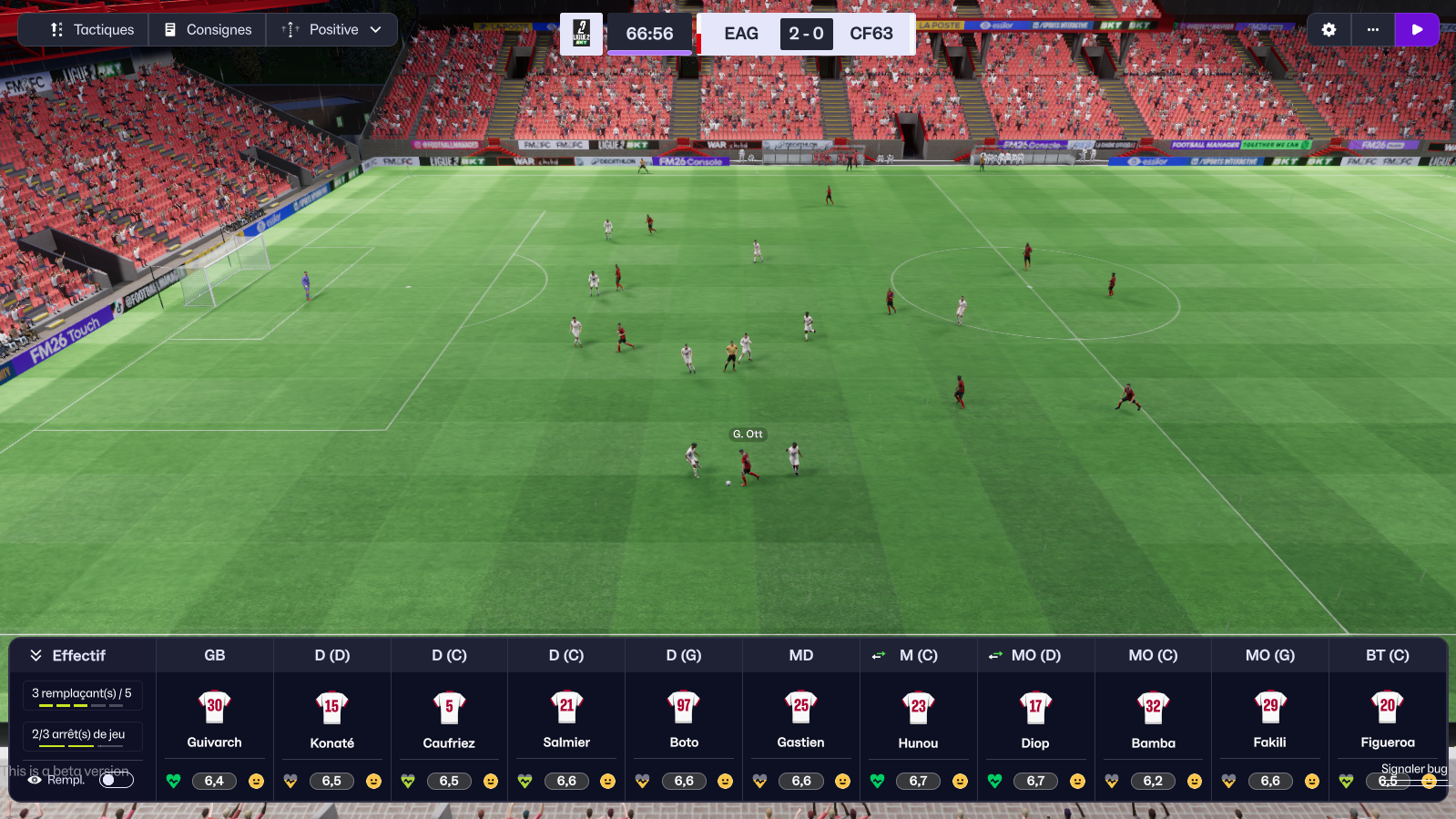This screenshot has height=819, width=1456.
Task: Open match settings gear icon
Action: [x=1329, y=30]
